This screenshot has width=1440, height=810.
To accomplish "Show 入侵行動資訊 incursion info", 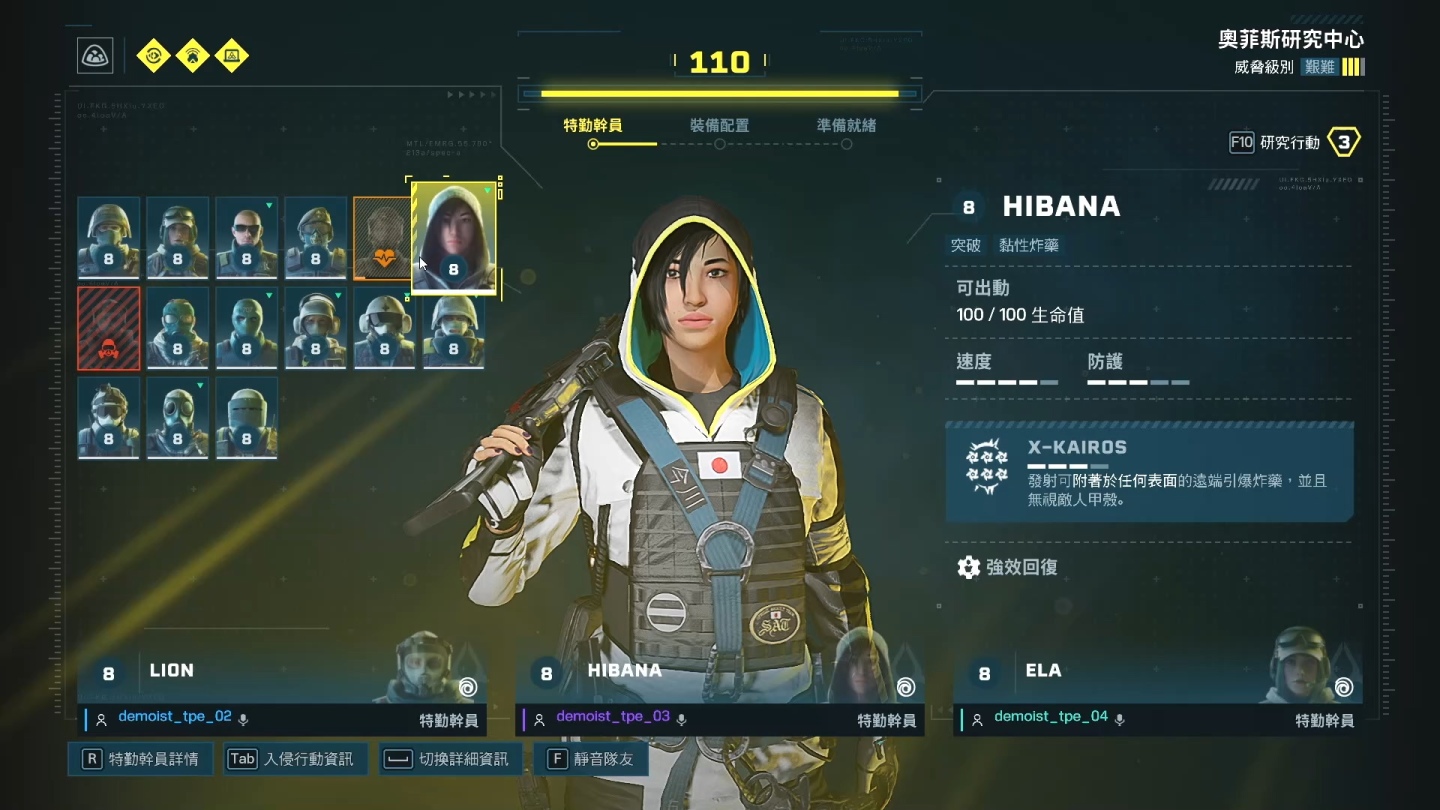I will point(295,759).
